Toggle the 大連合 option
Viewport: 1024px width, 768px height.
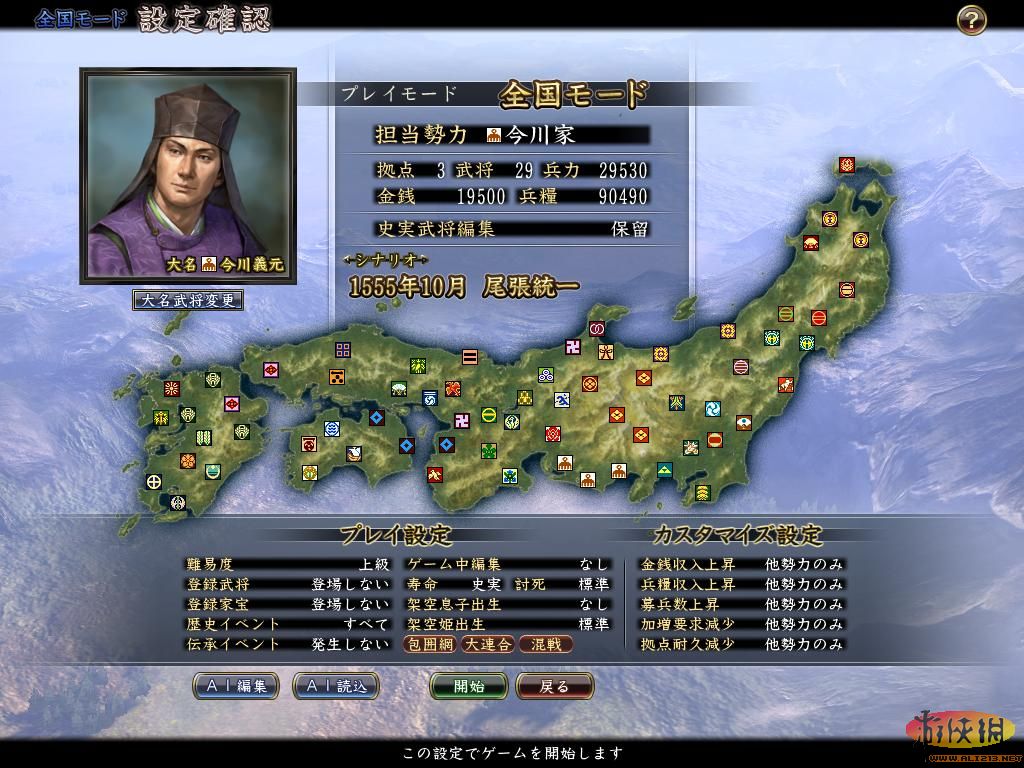[x=487, y=644]
